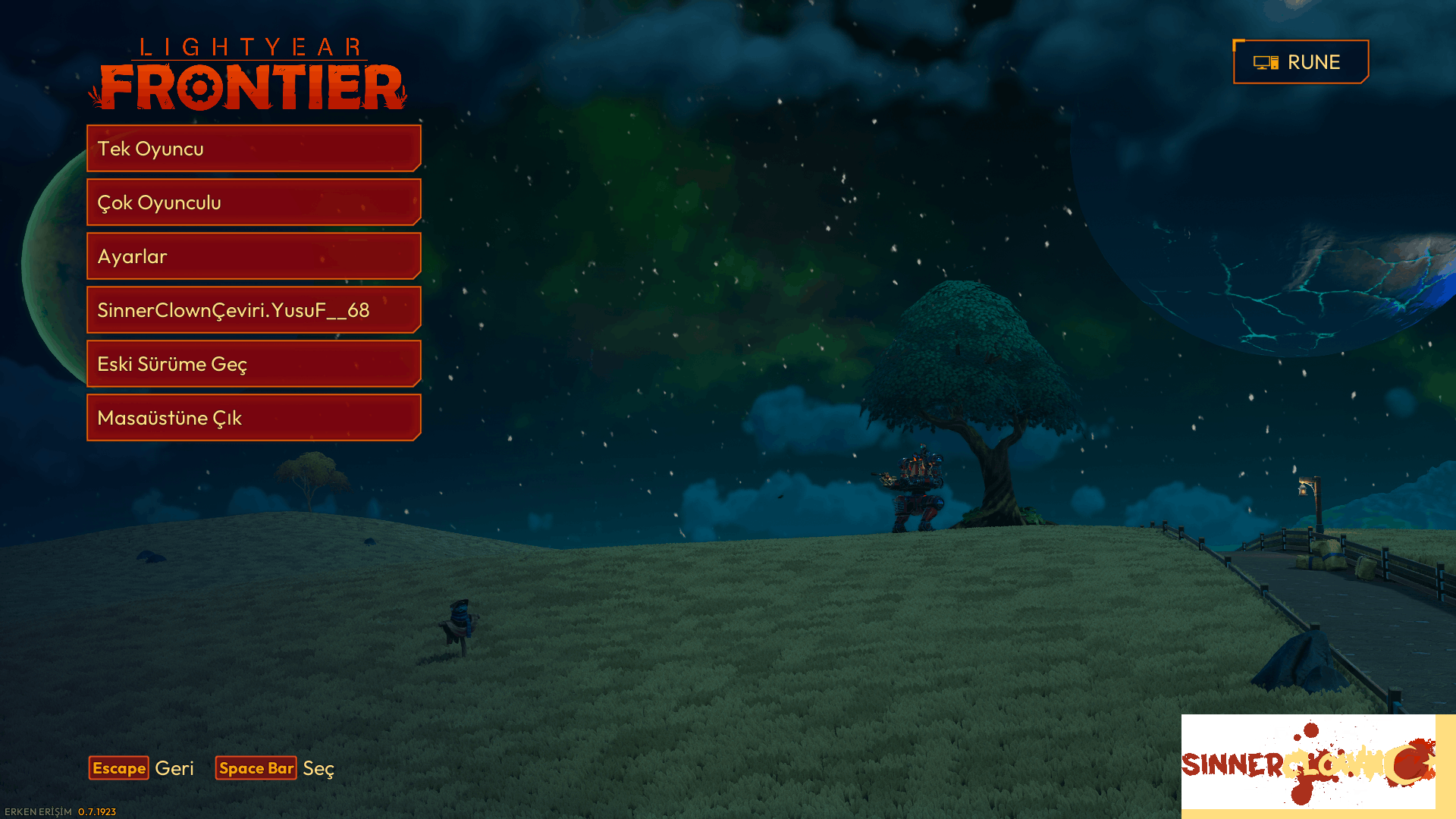Open the Ayarlar settings menu
Viewport: 1456px width, 819px height.
pyautogui.click(x=253, y=256)
